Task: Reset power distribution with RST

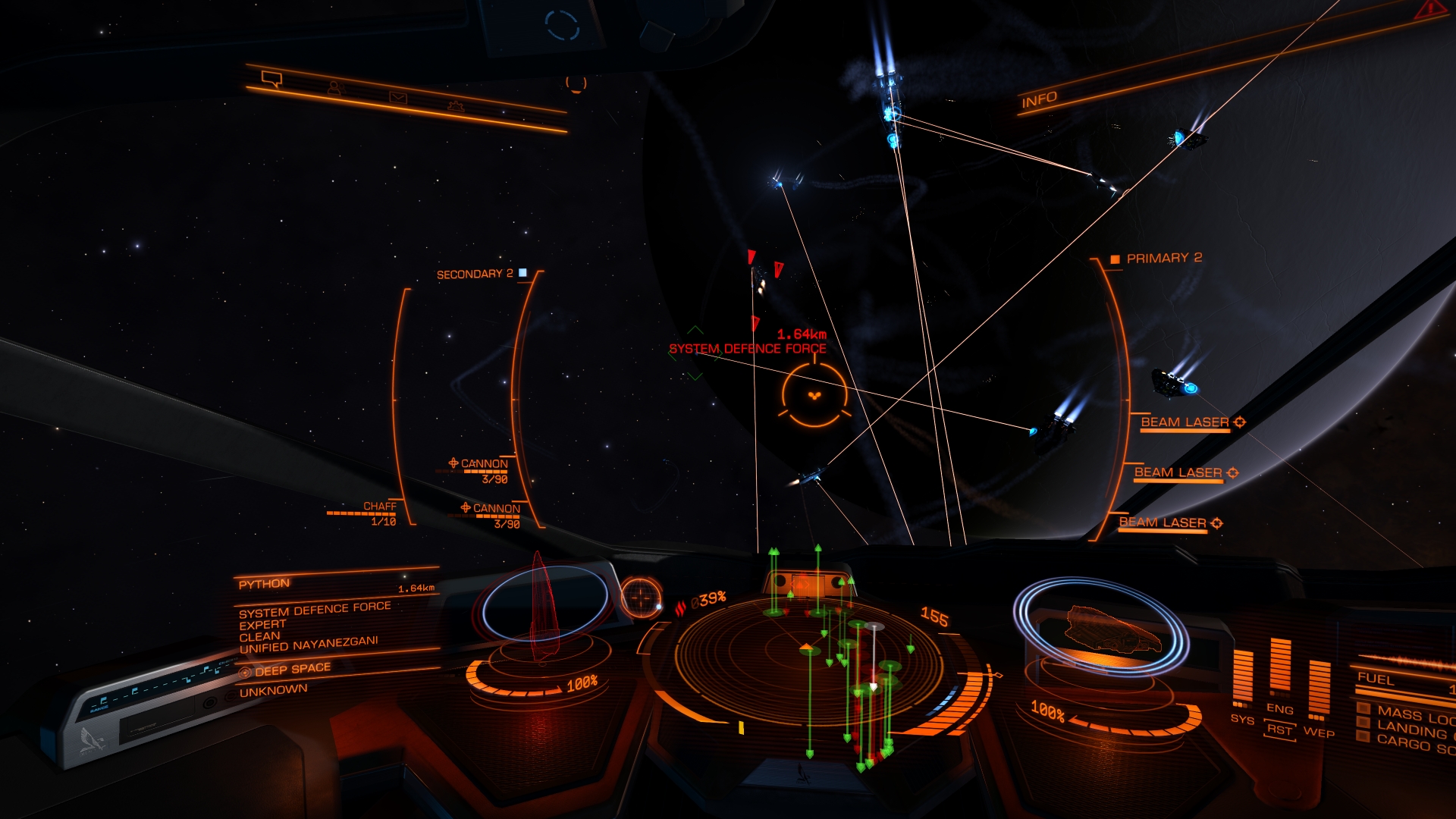Action: tap(1279, 730)
